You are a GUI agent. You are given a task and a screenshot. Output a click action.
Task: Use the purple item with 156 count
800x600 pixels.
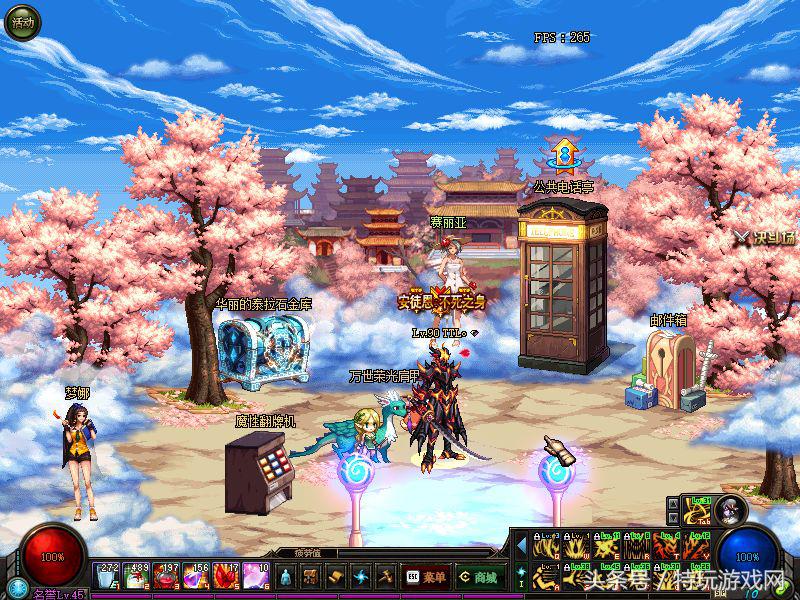pyautogui.click(x=196, y=576)
